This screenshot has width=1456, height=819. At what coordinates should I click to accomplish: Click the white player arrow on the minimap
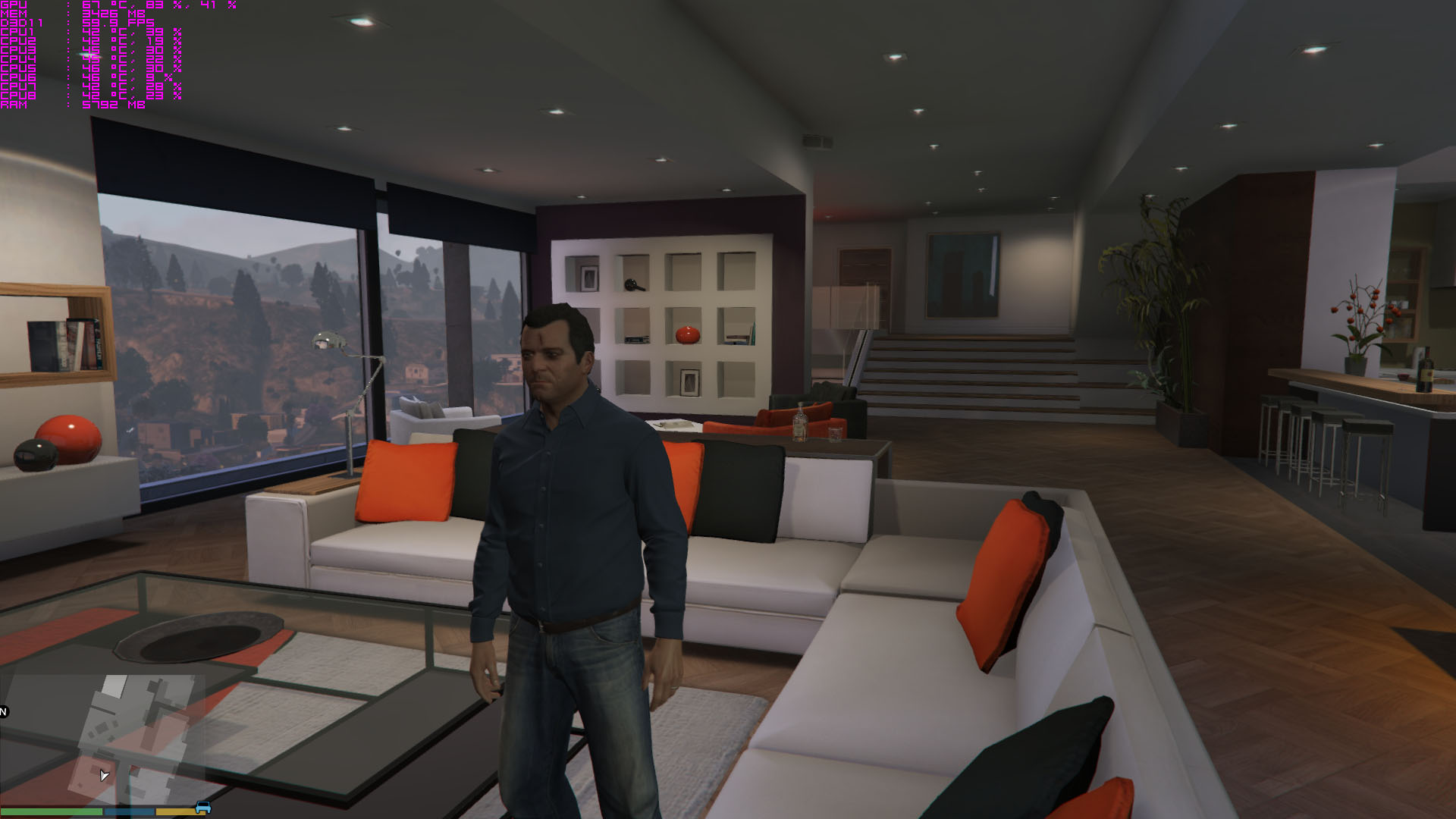(x=104, y=775)
